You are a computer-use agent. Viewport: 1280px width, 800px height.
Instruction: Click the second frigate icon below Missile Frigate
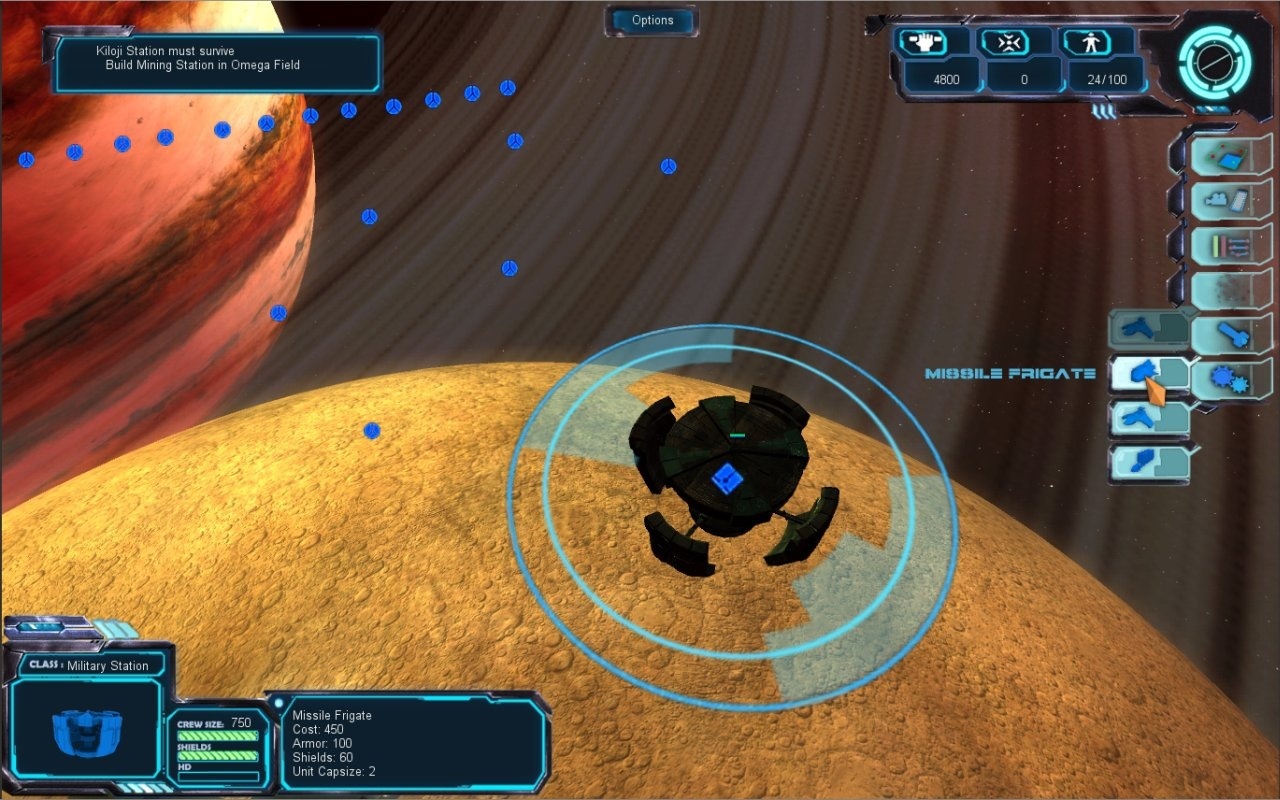(1148, 417)
